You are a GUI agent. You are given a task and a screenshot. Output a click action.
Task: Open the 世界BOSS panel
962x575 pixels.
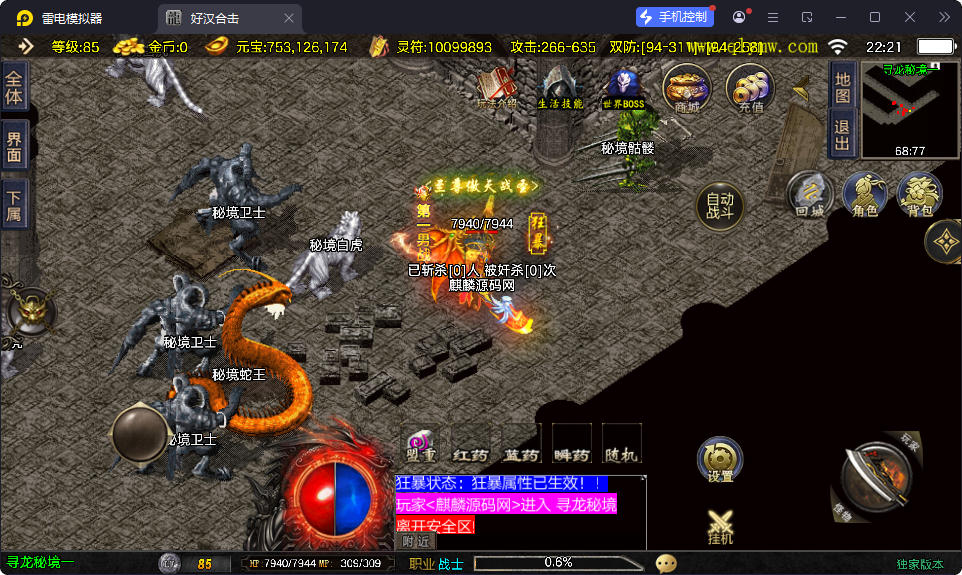pyautogui.click(x=623, y=89)
